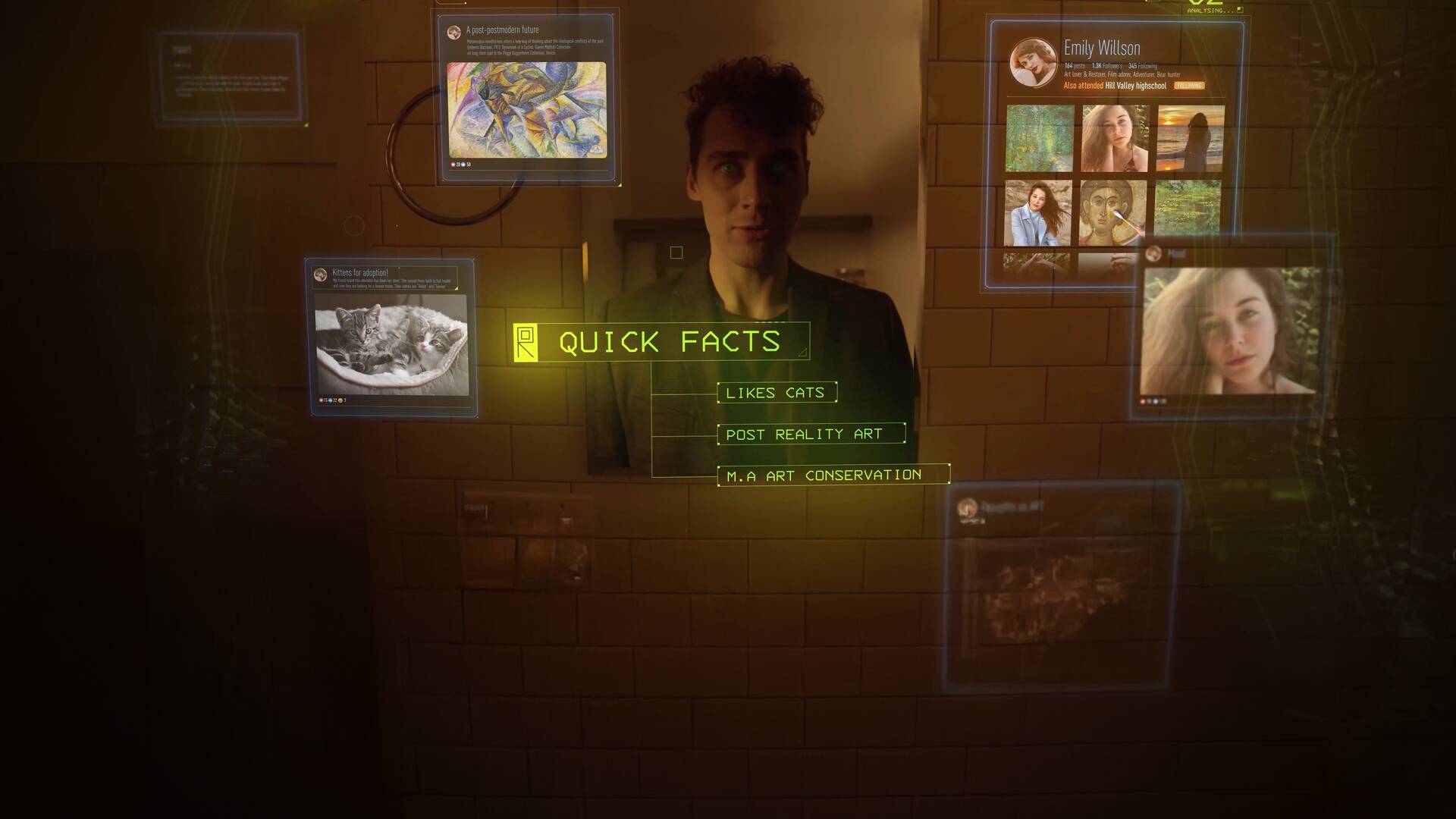1456x819 pixels.
Task: Open the lily pond painting thumbnail
Action: coord(1188,207)
